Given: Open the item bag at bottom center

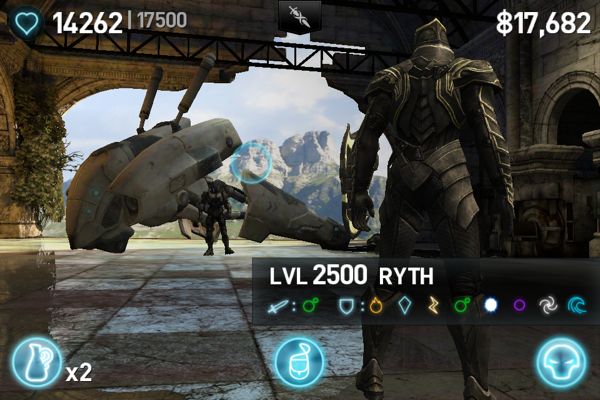Looking at the screenshot, I should pyautogui.click(x=299, y=363).
